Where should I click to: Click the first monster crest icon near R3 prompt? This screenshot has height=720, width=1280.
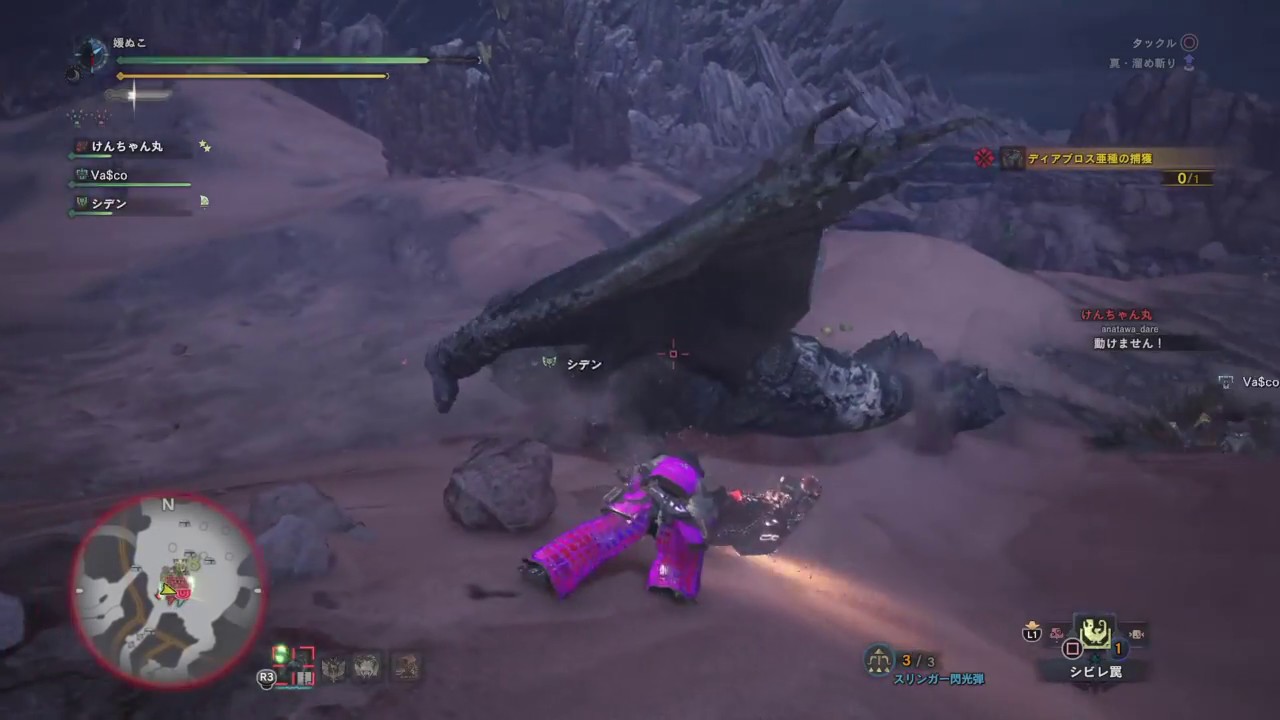click(334, 666)
